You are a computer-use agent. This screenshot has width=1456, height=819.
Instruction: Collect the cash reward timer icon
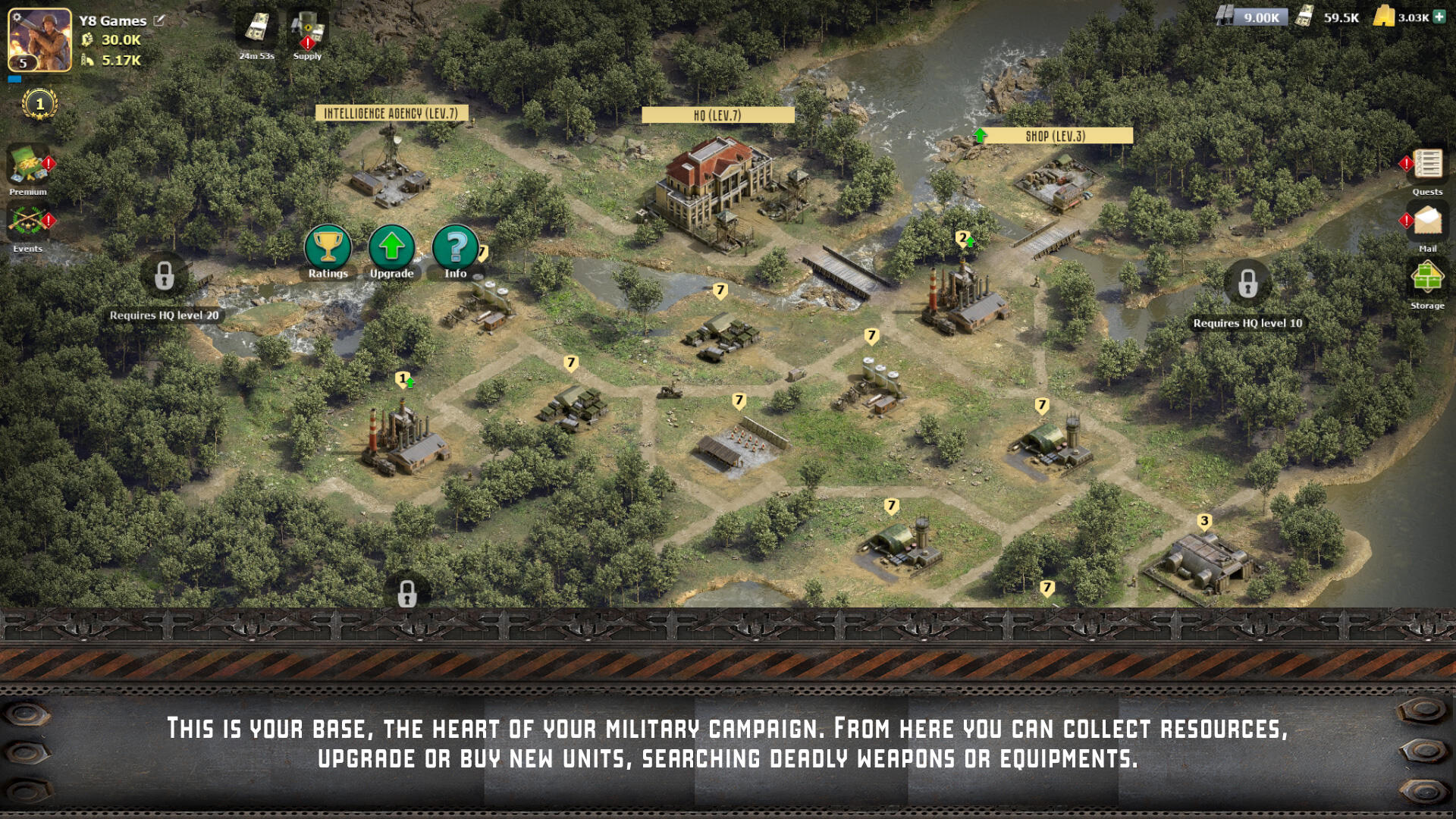pos(256,30)
